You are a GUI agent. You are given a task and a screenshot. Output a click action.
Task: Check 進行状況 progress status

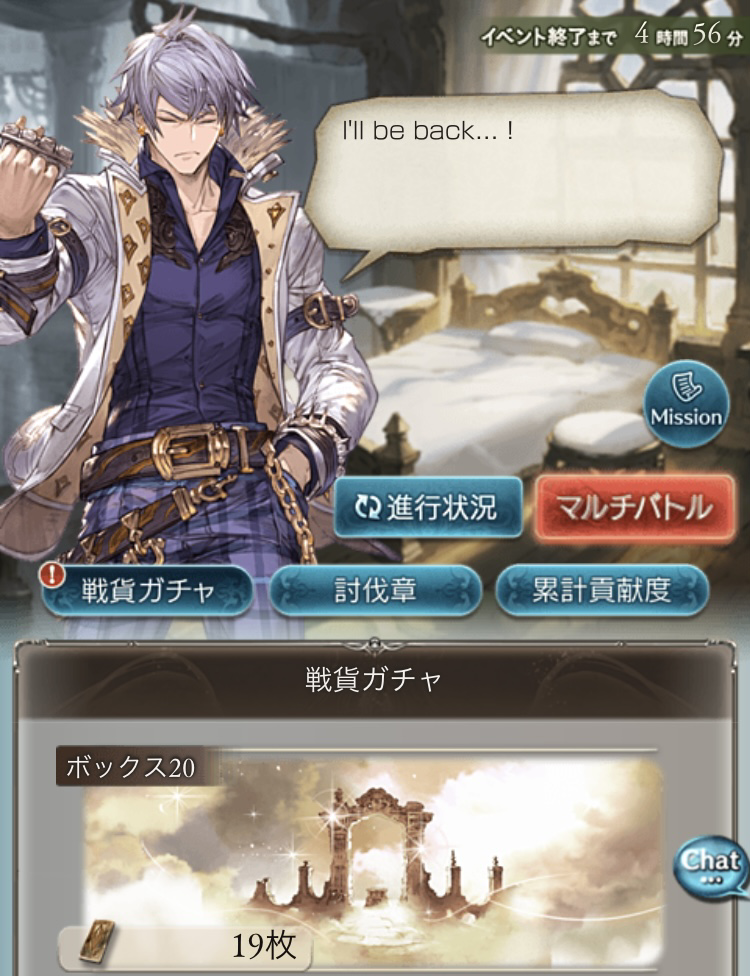point(429,507)
